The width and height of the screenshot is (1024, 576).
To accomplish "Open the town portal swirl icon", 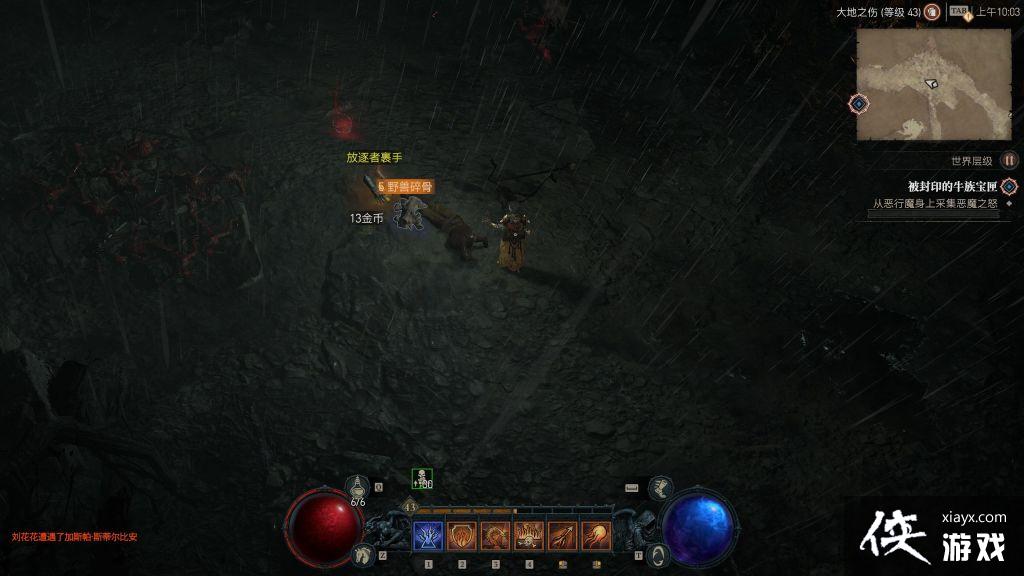I will pyautogui.click(x=657, y=554).
